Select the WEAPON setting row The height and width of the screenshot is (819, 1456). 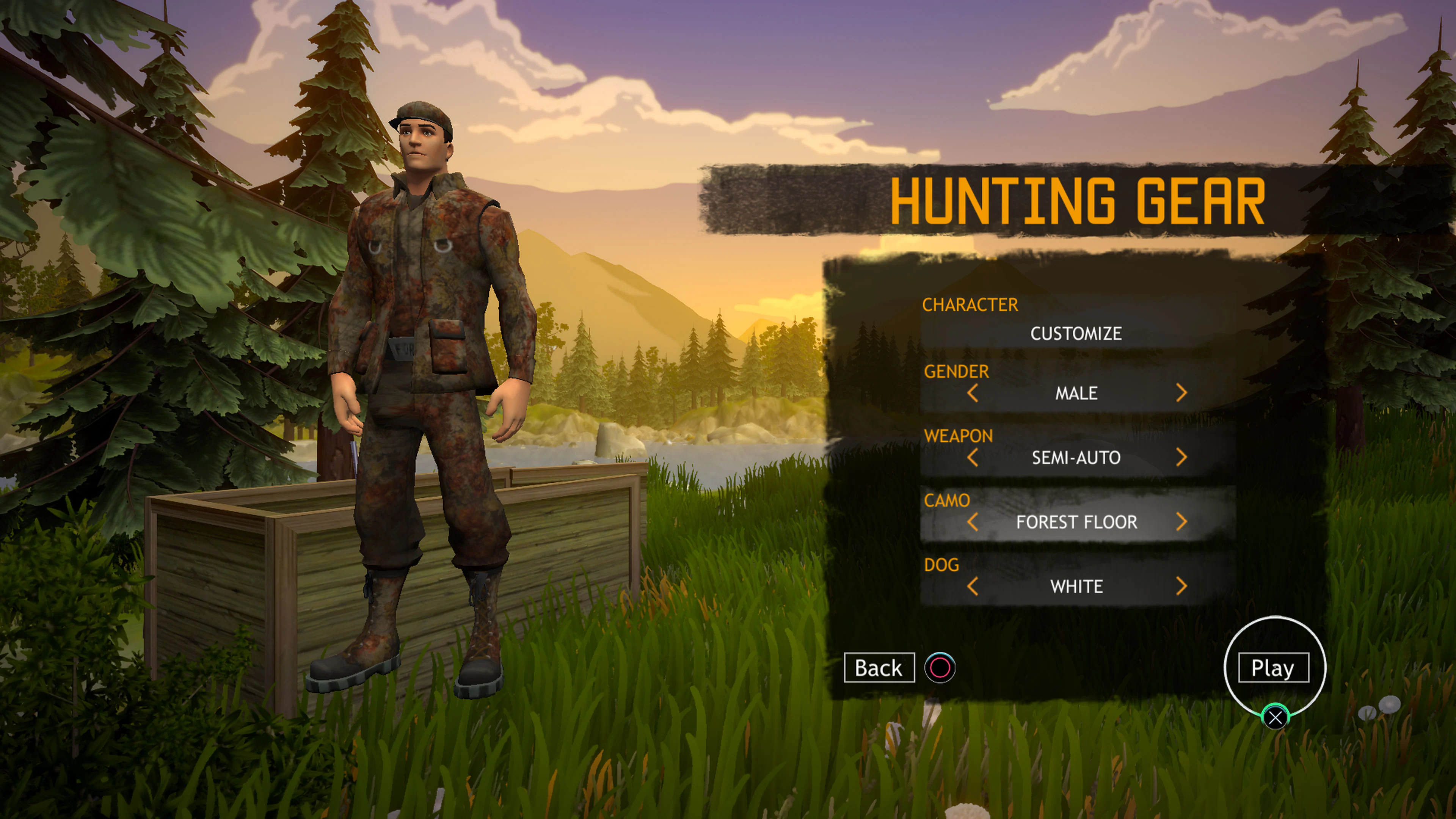click(x=1077, y=458)
